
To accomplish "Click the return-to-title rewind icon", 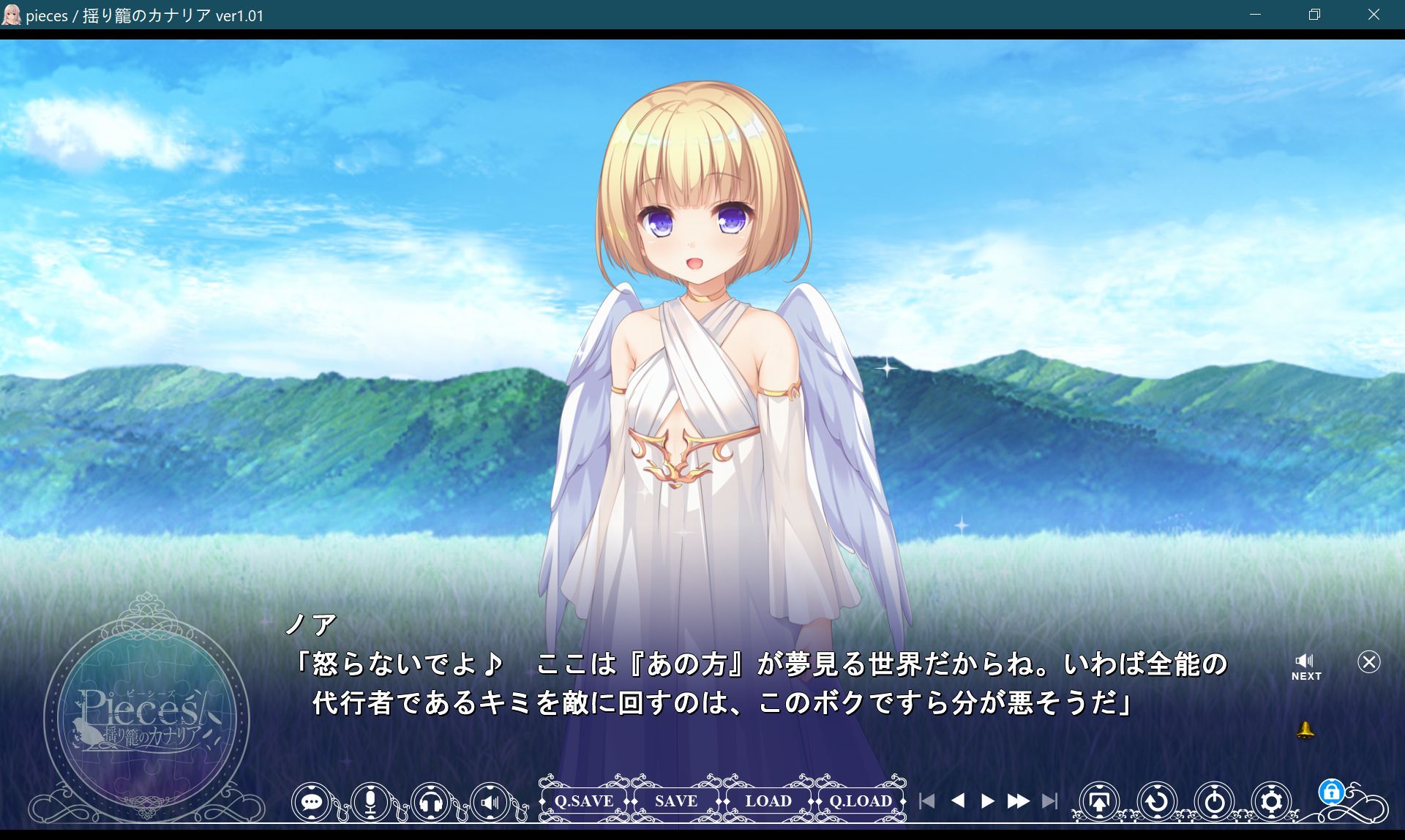I will click(x=1156, y=801).
